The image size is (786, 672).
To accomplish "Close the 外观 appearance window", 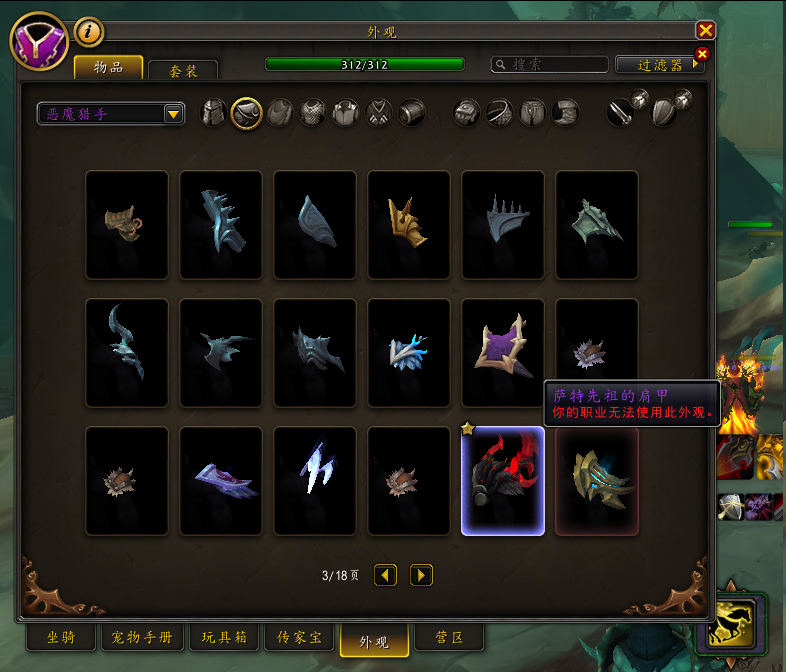I will 705,31.
